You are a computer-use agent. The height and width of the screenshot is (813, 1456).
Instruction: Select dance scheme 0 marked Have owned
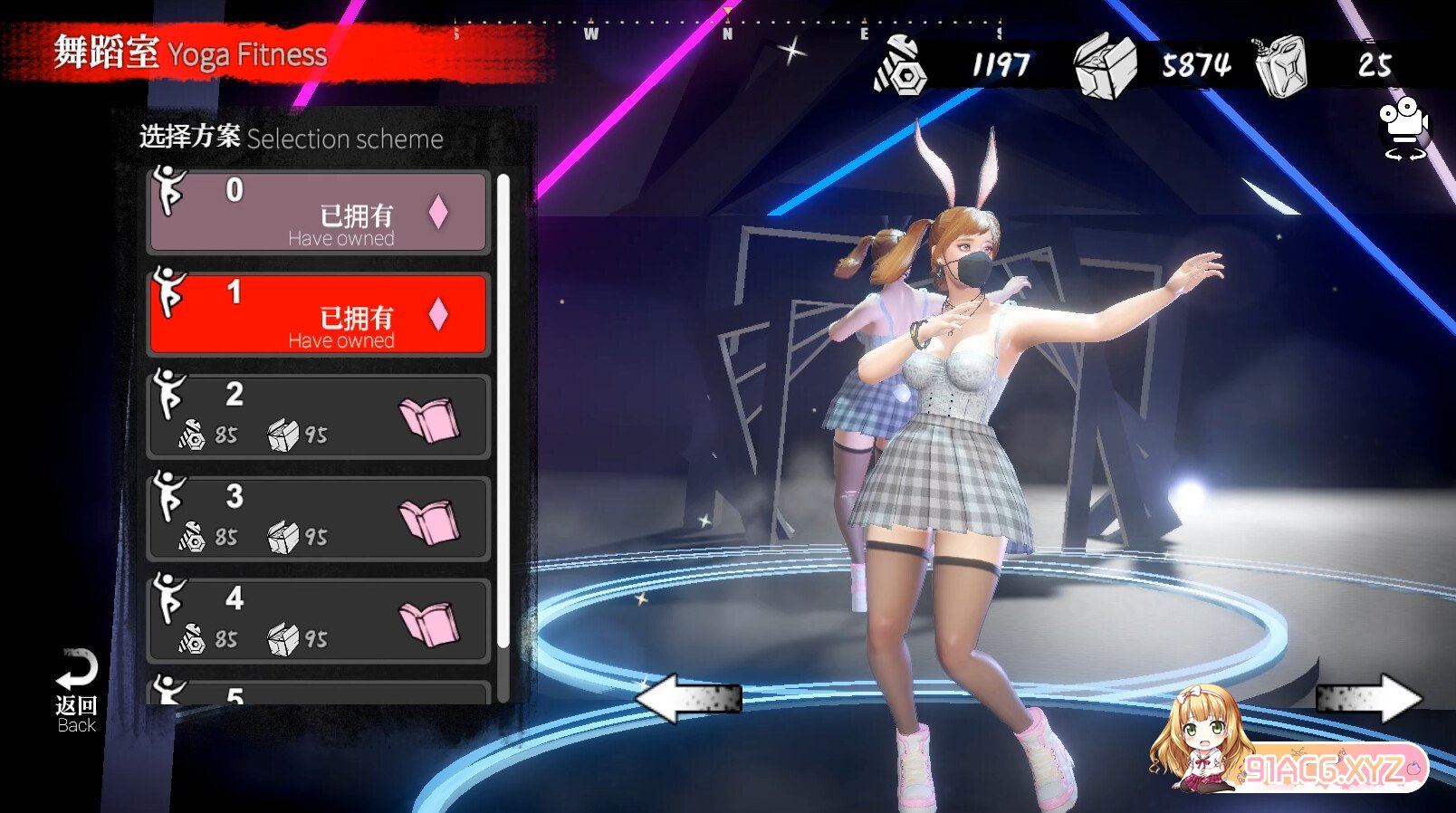pyautogui.click(x=318, y=213)
